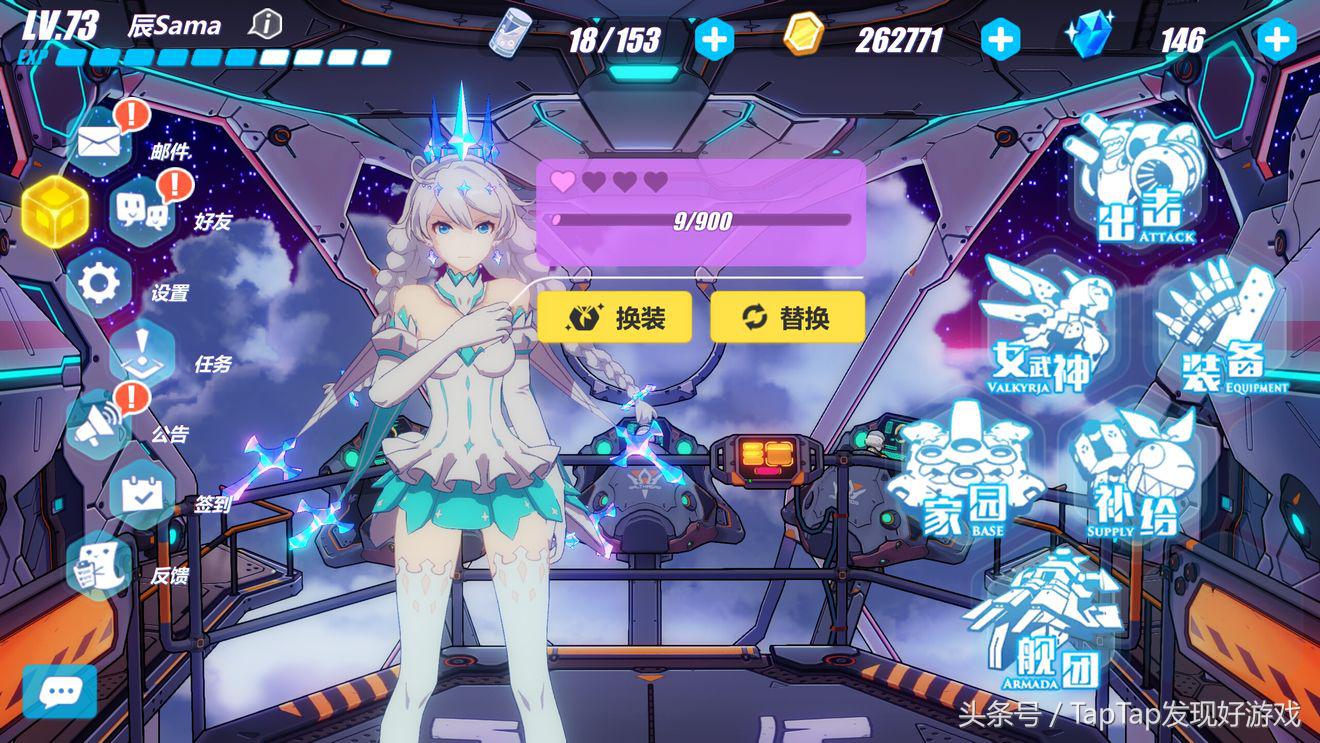
Task: Open the 设置 settings gear
Action: tap(99, 283)
